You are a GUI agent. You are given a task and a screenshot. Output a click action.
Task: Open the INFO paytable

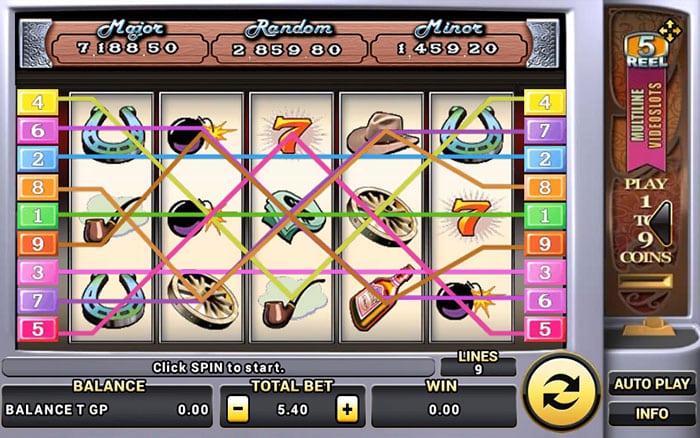(x=651, y=412)
